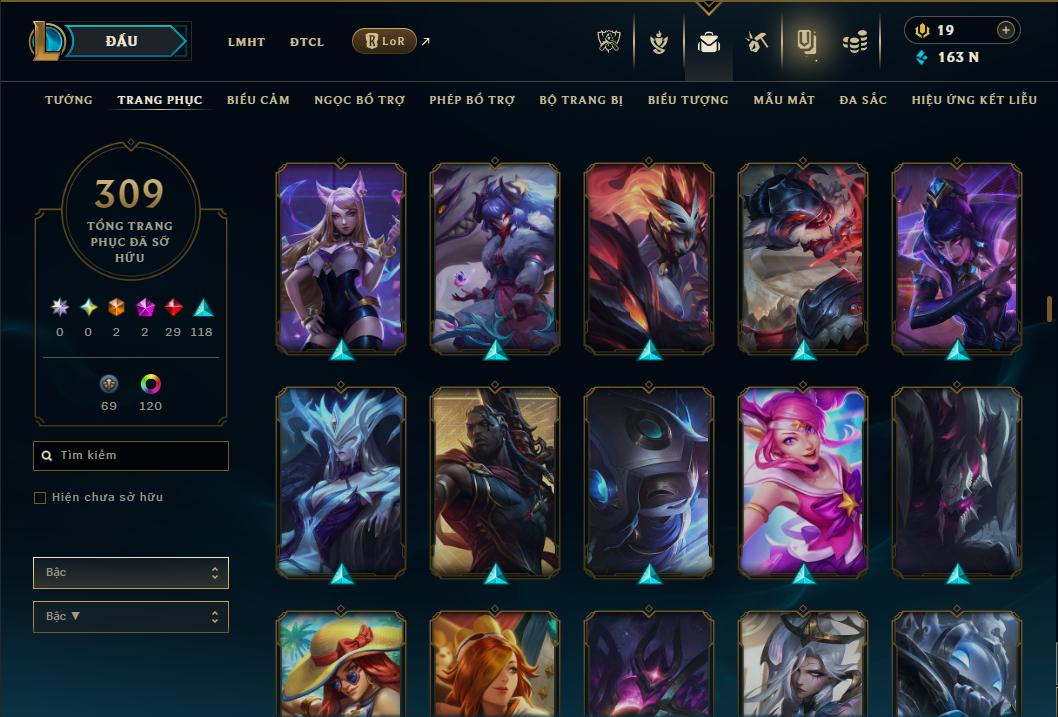Viewport: 1058px width, 717px height.
Task: Add RP with the plus button
Action: click(1006, 30)
